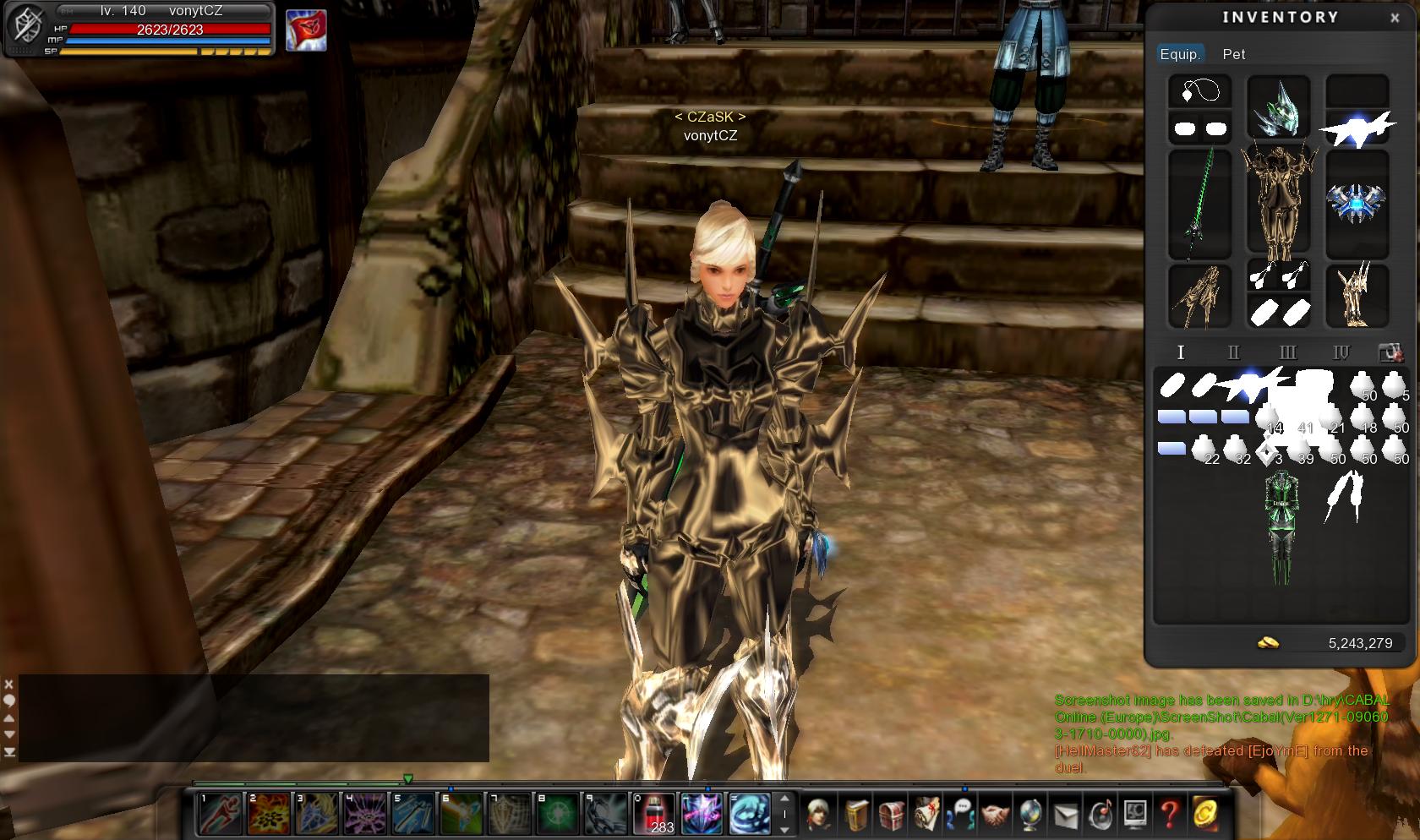Switch to inventory bag page III
The height and width of the screenshot is (840, 1420).
click(1287, 352)
